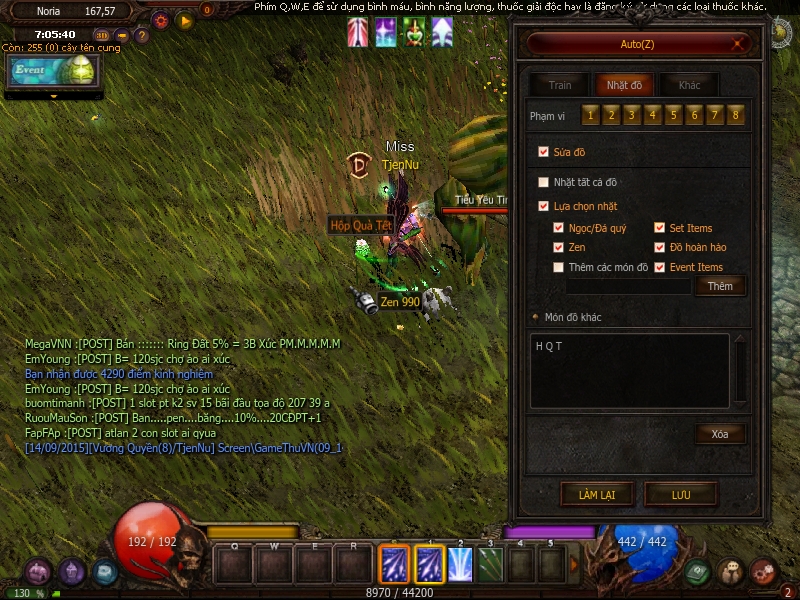Click the Thêm button

pyautogui.click(x=720, y=286)
